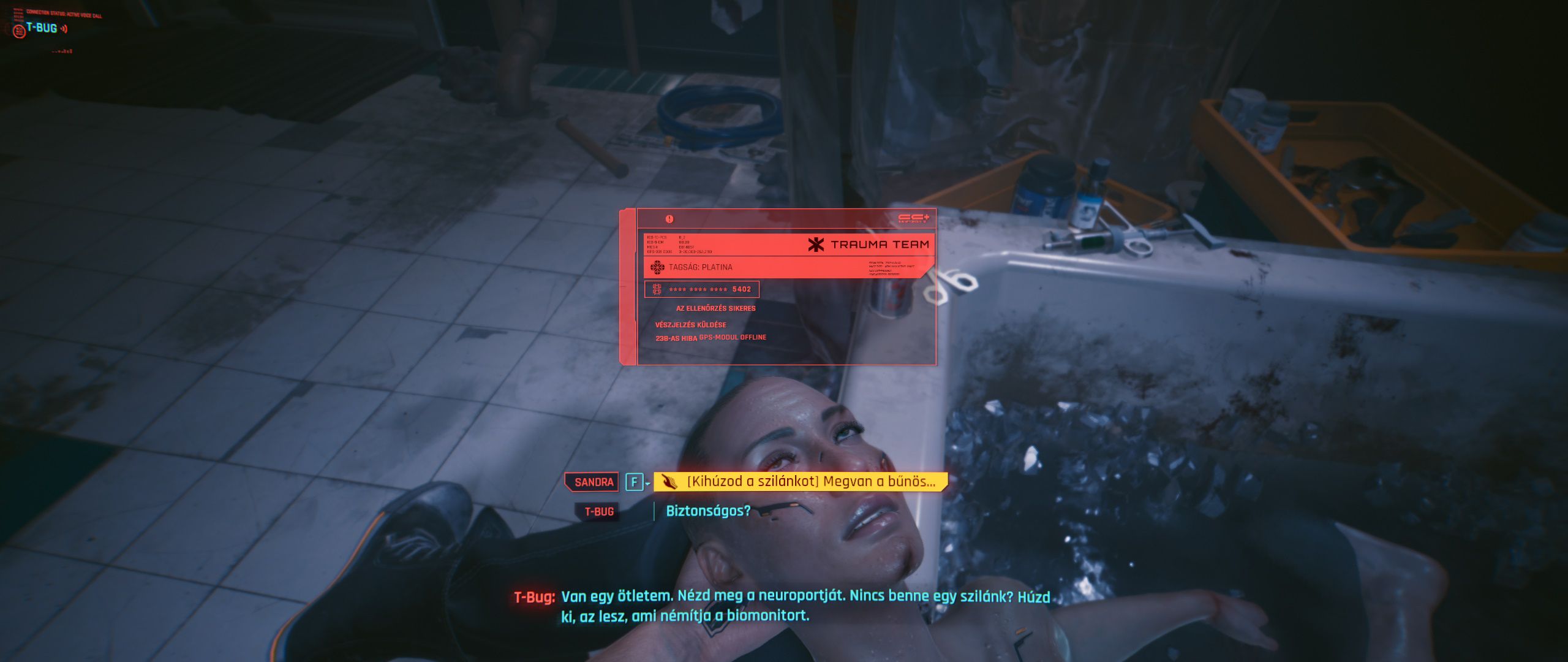Viewport: 1568px width, 662px height.
Task: Select the credit card icon next to 5402
Action: point(657,290)
